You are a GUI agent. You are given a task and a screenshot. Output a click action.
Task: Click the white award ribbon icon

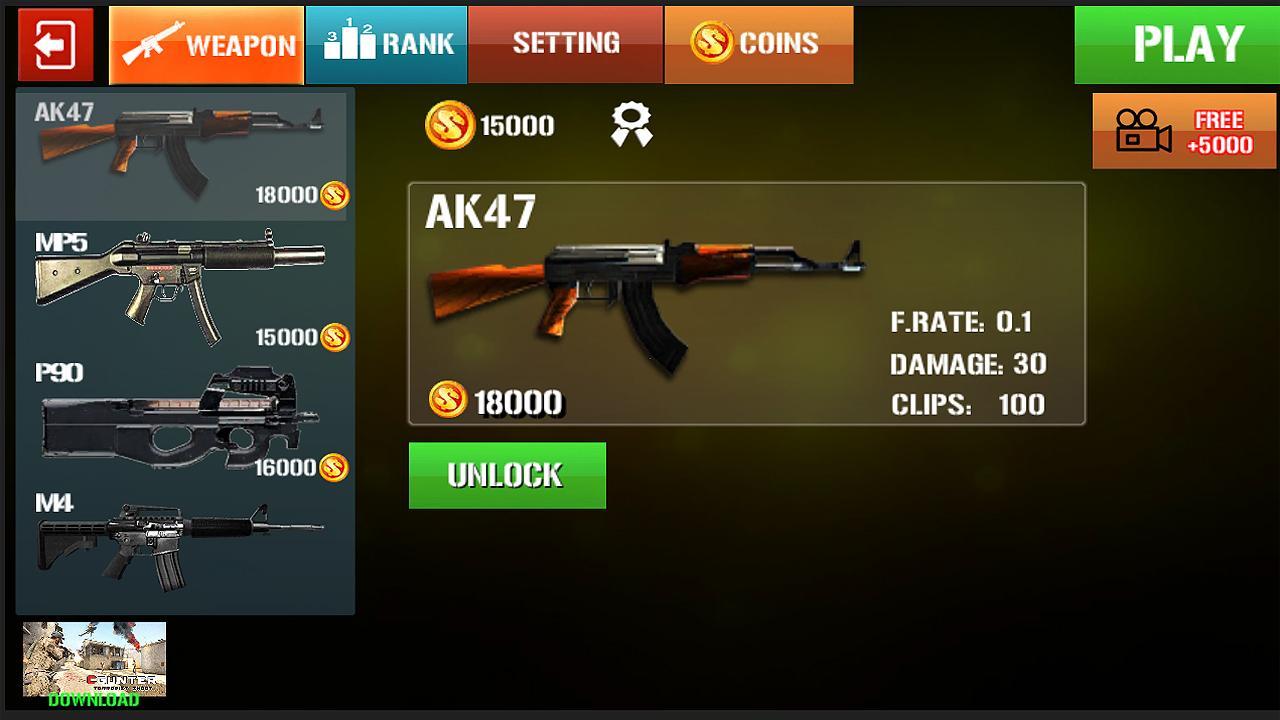point(632,126)
